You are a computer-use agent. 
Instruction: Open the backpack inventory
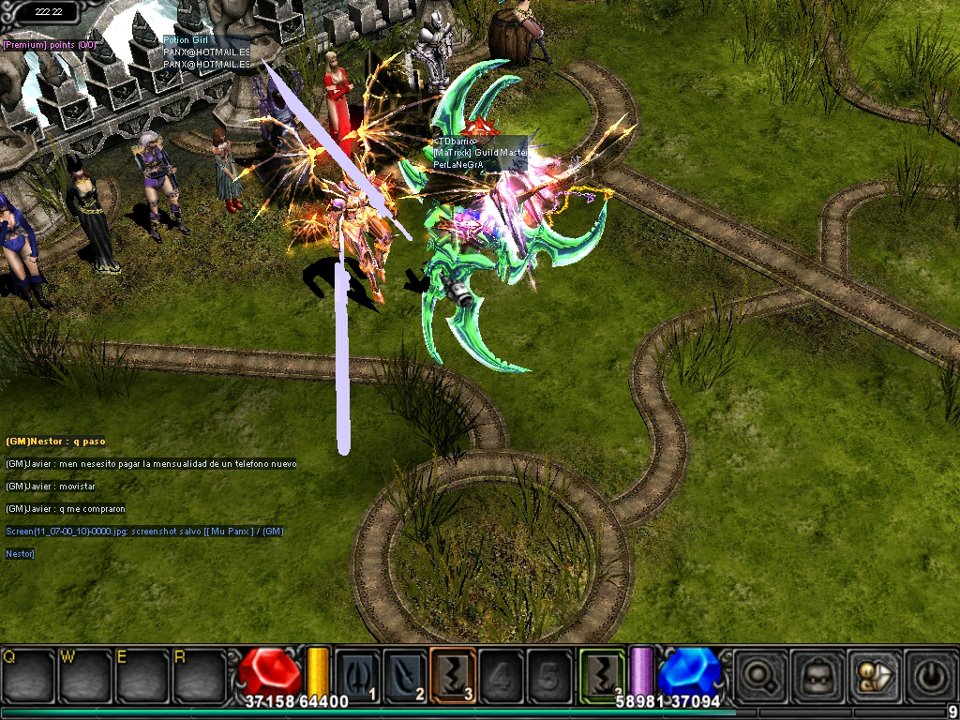coord(817,676)
